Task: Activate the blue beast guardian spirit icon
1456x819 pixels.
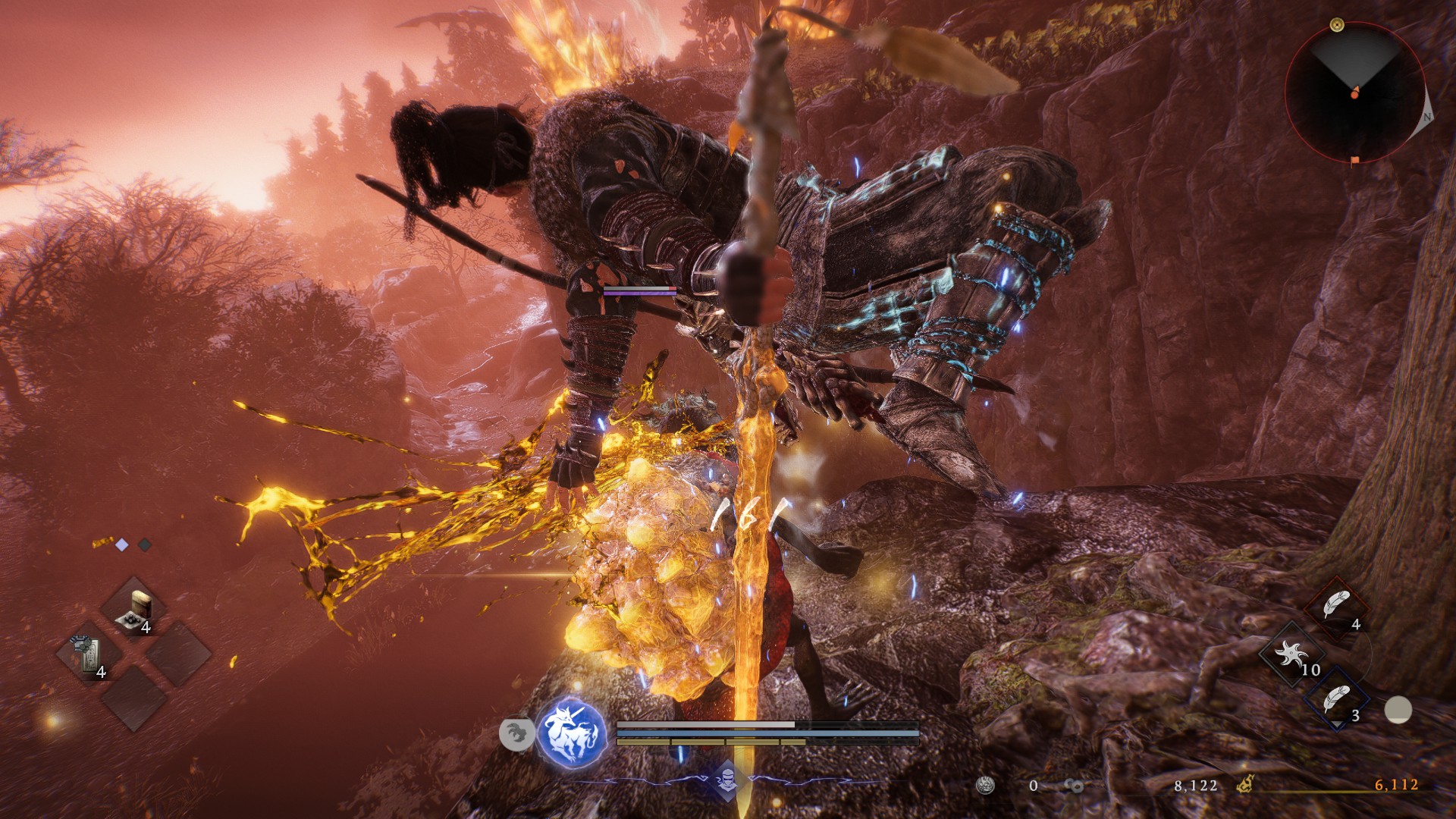Action: [x=572, y=734]
